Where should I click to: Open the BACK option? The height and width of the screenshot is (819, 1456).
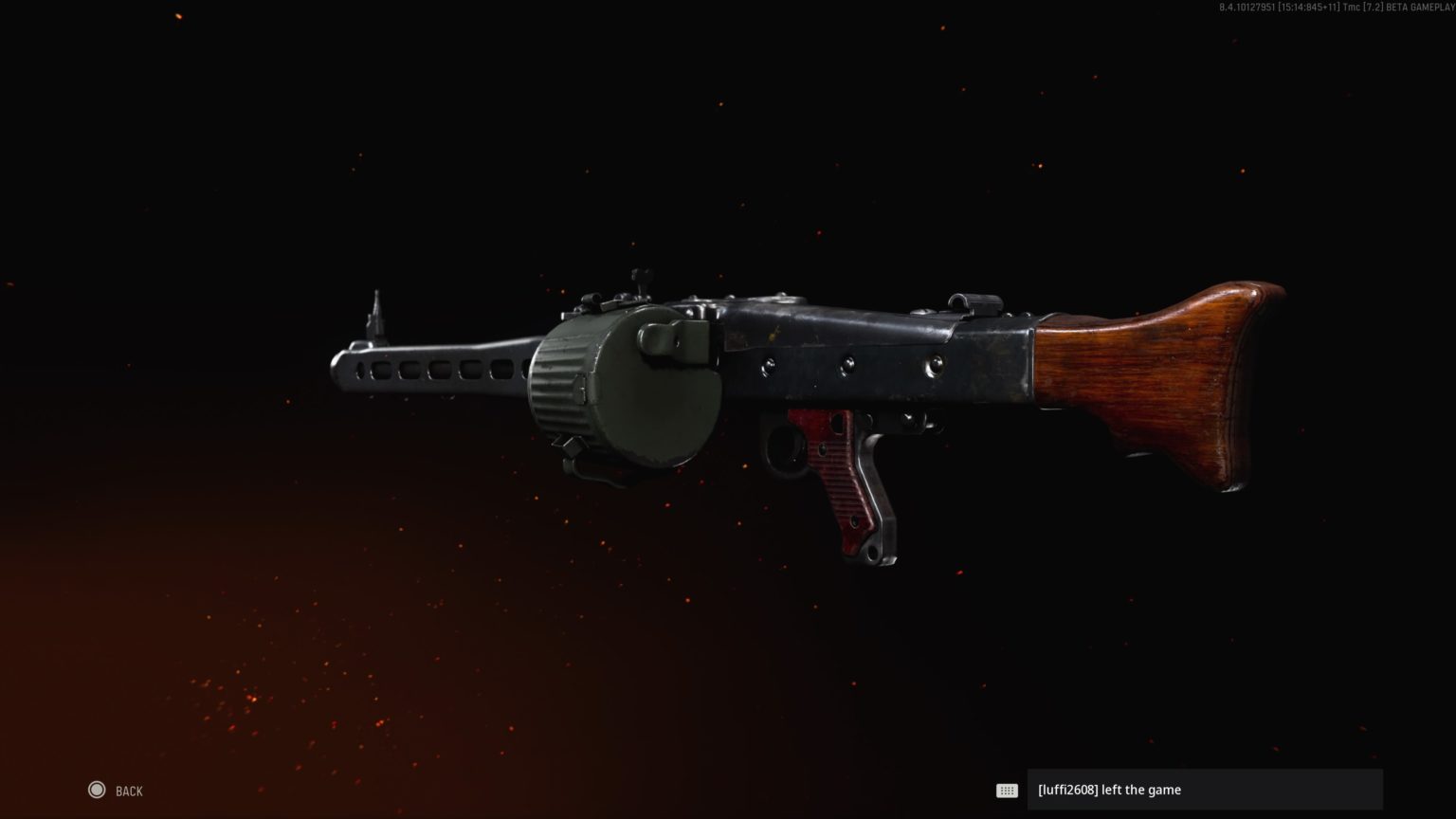pyautogui.click(x=128, y=790)
